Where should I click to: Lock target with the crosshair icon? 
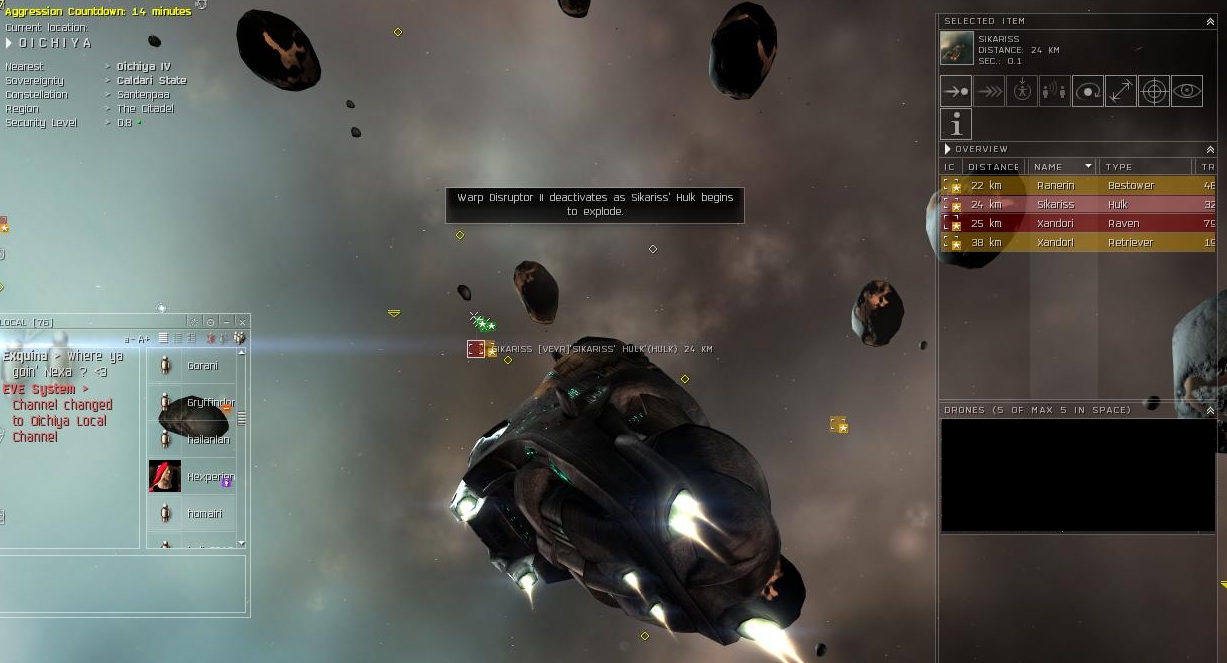click(x=1154, y=91)
